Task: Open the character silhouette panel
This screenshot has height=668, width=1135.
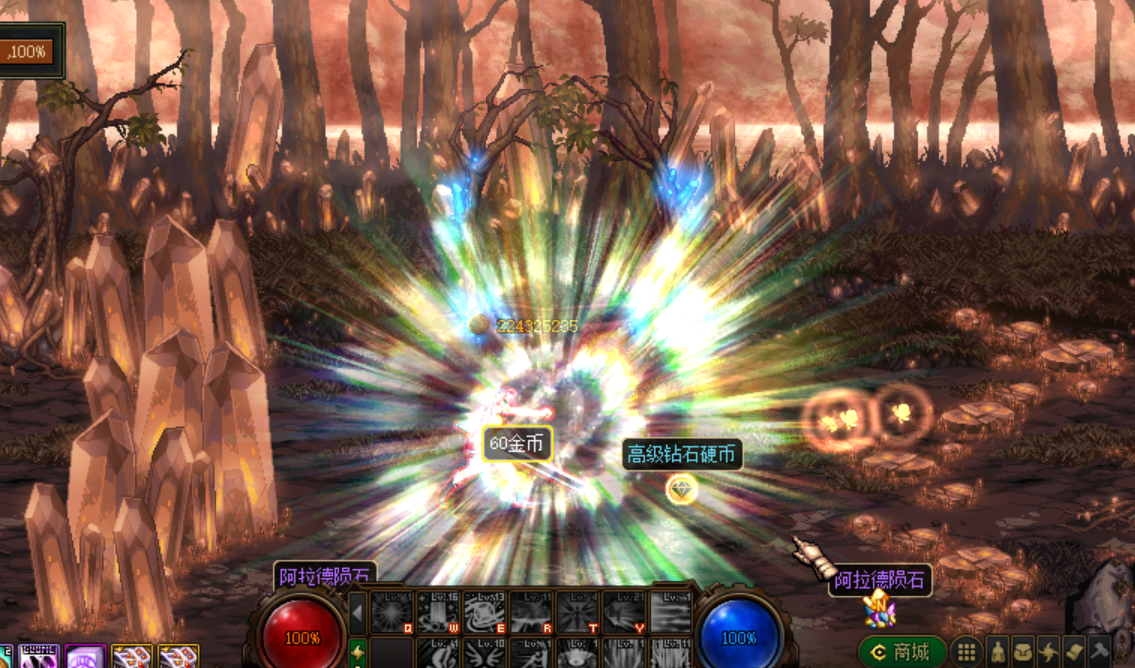Action: [997, 652]
